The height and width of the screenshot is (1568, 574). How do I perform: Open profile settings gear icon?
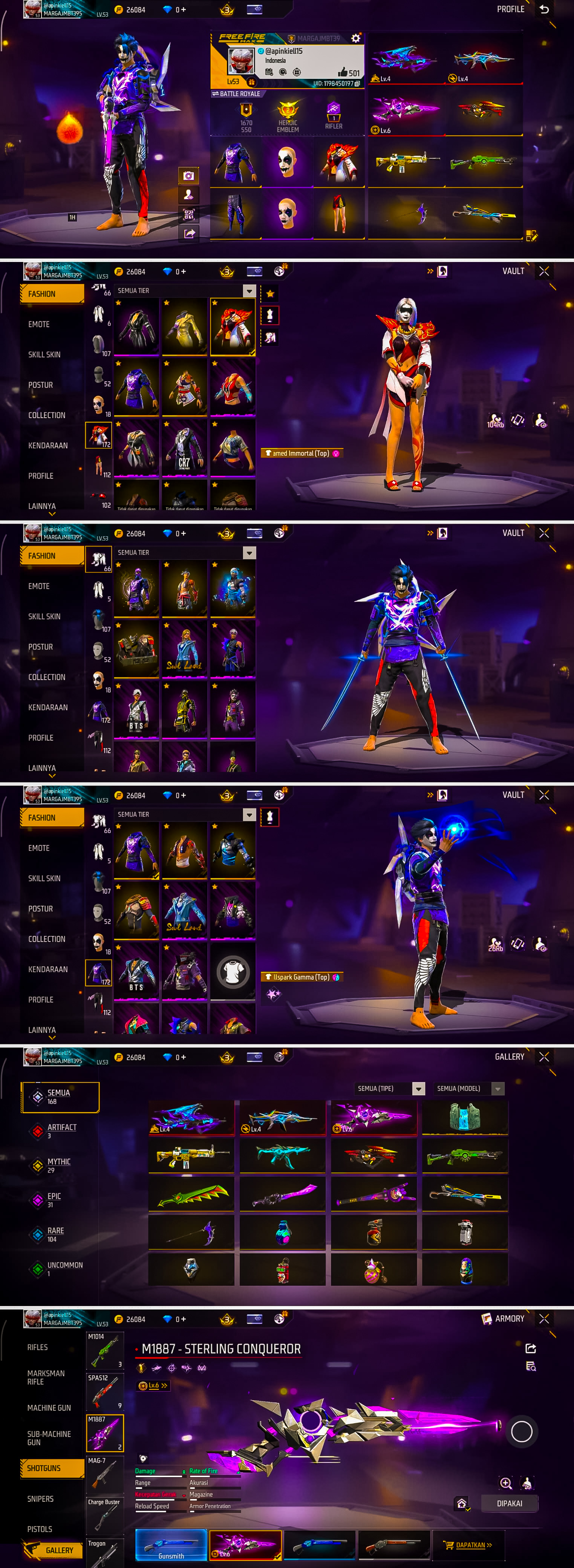355,38
